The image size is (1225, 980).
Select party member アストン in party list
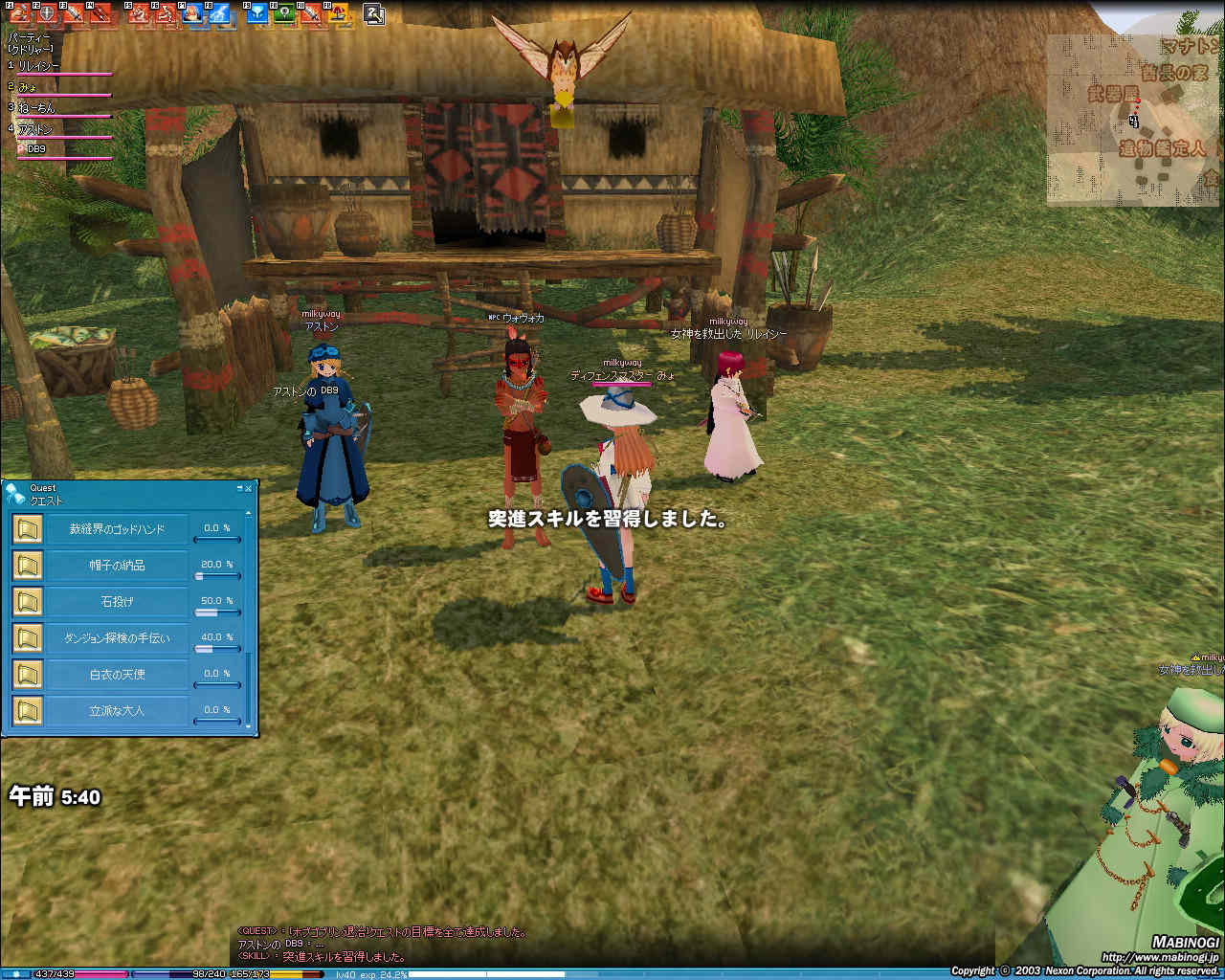coord(36,129)
